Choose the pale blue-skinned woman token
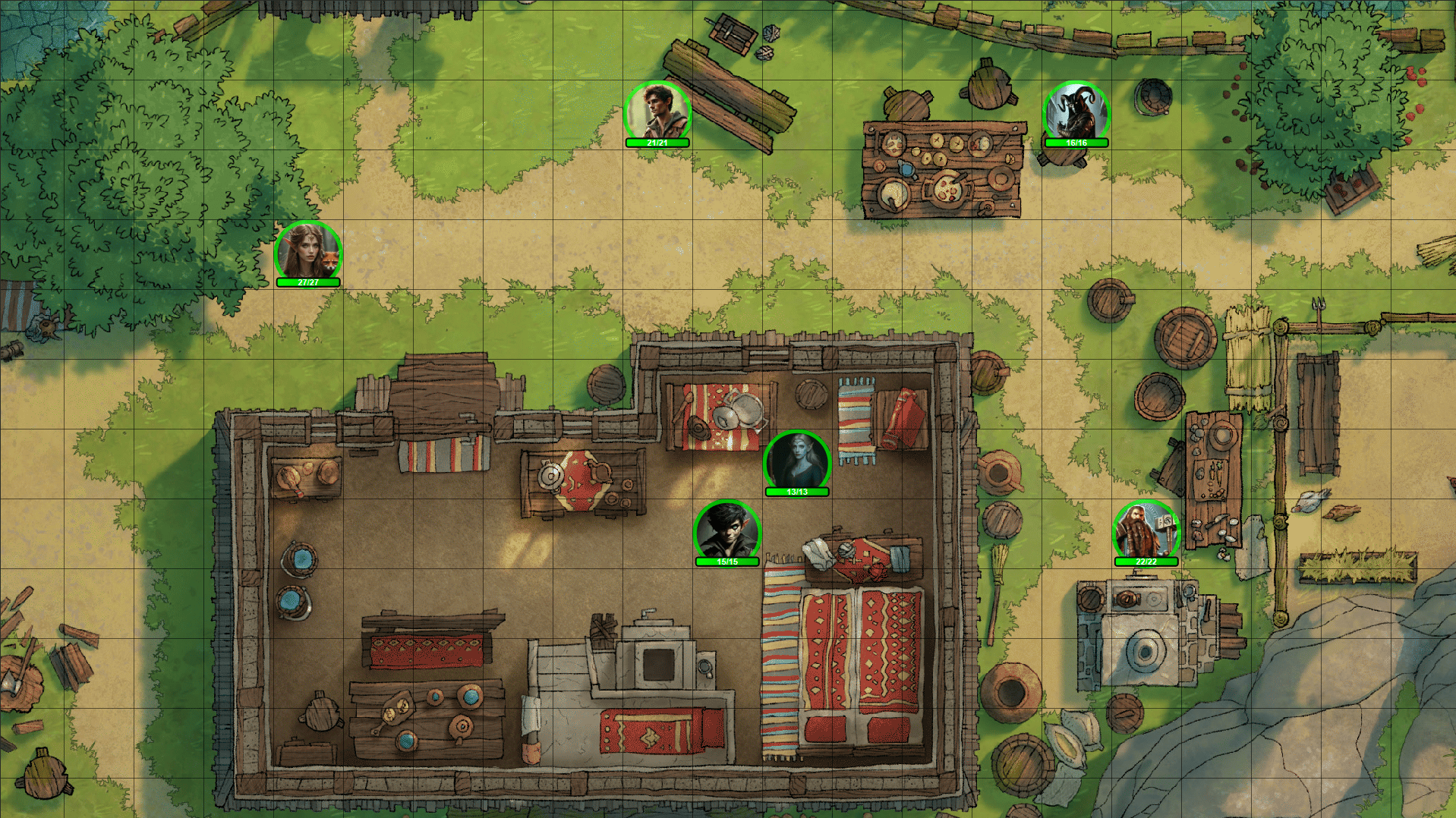 (x=797, y=461)
